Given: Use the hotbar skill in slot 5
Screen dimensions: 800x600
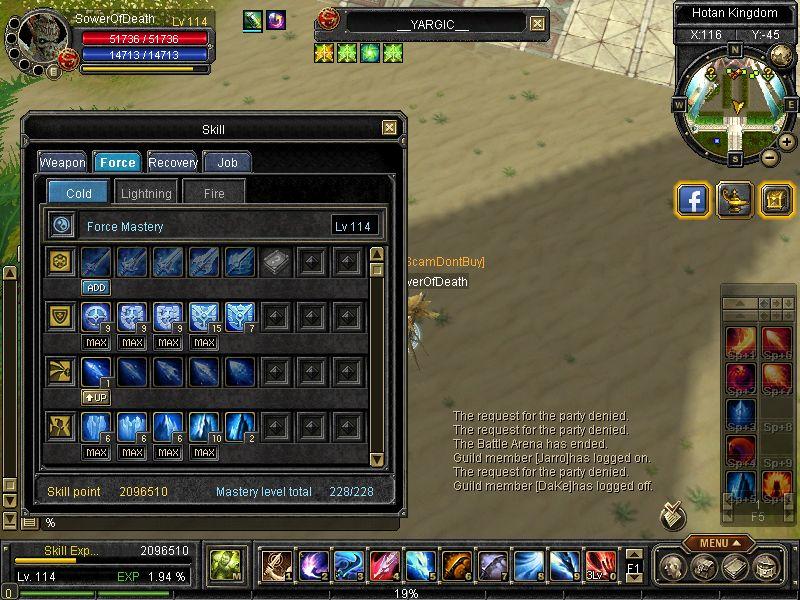Looking at the screenshot, I should click(x=419, y=565).
